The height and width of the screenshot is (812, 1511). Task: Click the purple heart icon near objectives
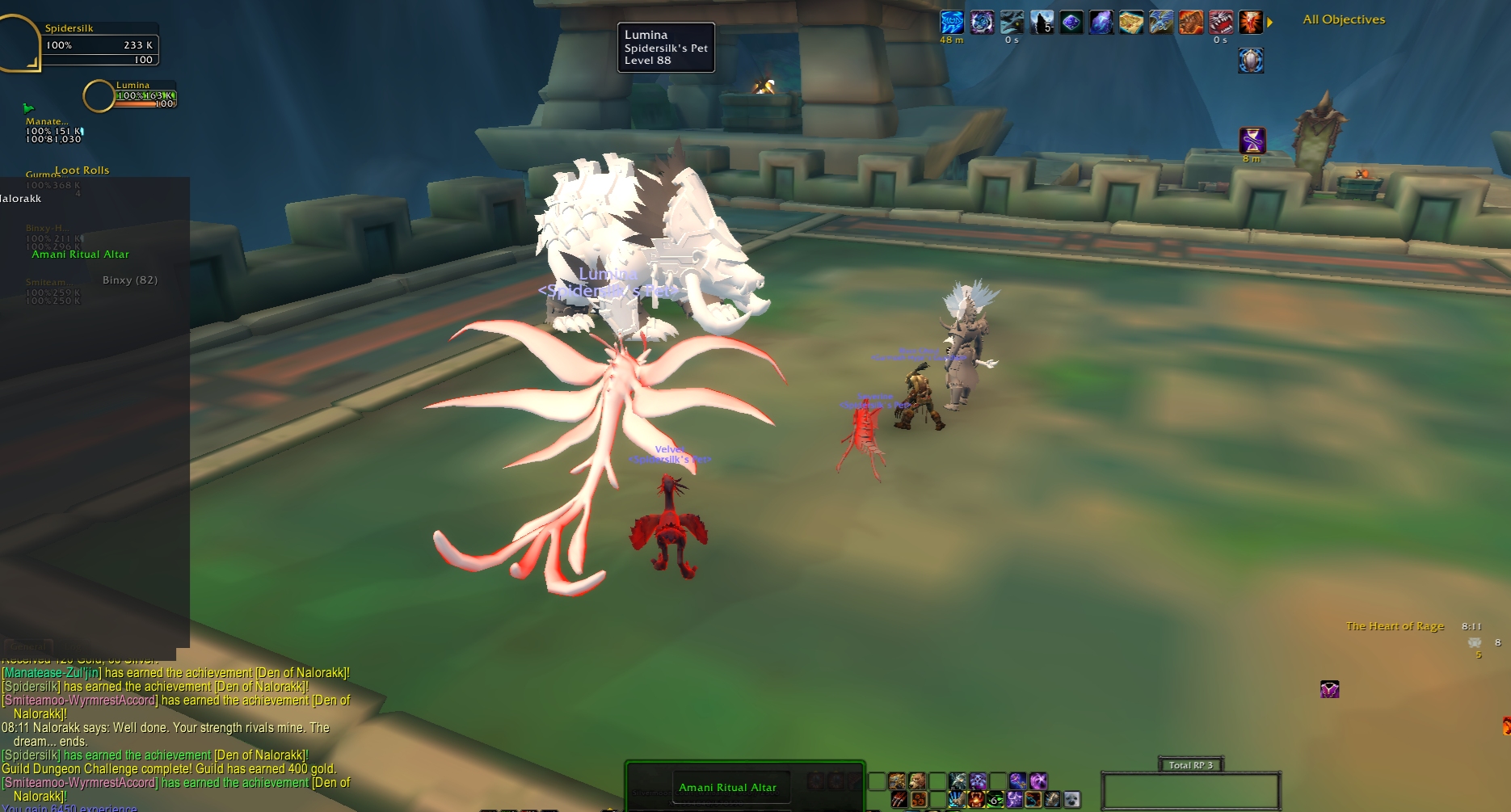(1329, 689)
